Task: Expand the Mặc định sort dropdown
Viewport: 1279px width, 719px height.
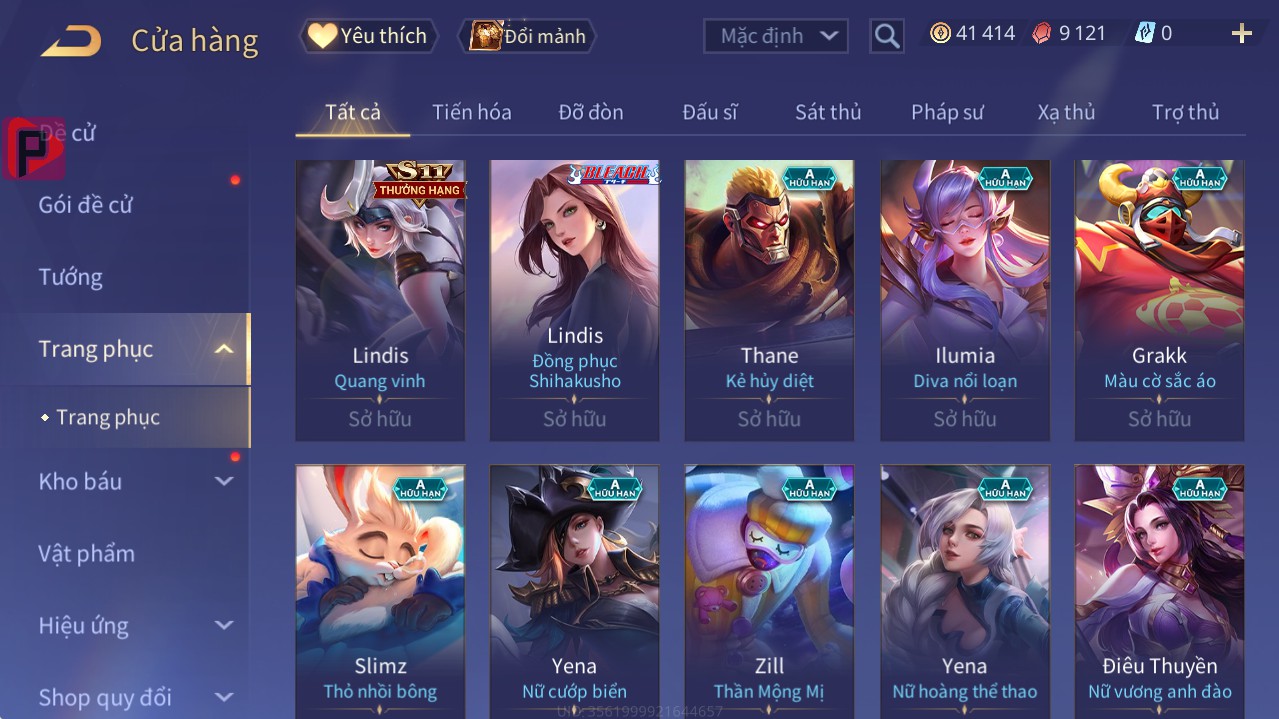Action: pos(776,36)
